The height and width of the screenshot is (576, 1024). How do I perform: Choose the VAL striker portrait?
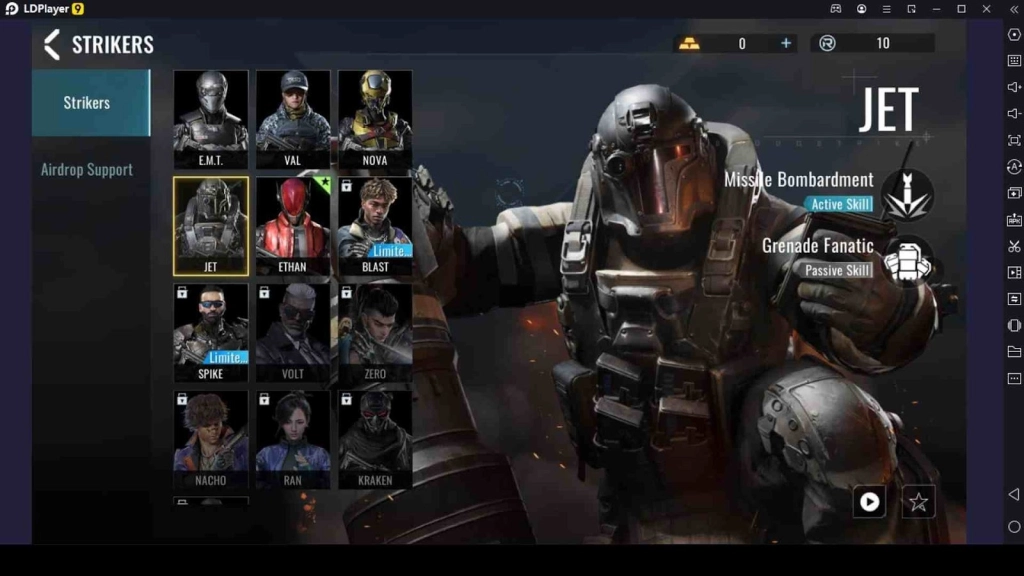coord(293,118)
